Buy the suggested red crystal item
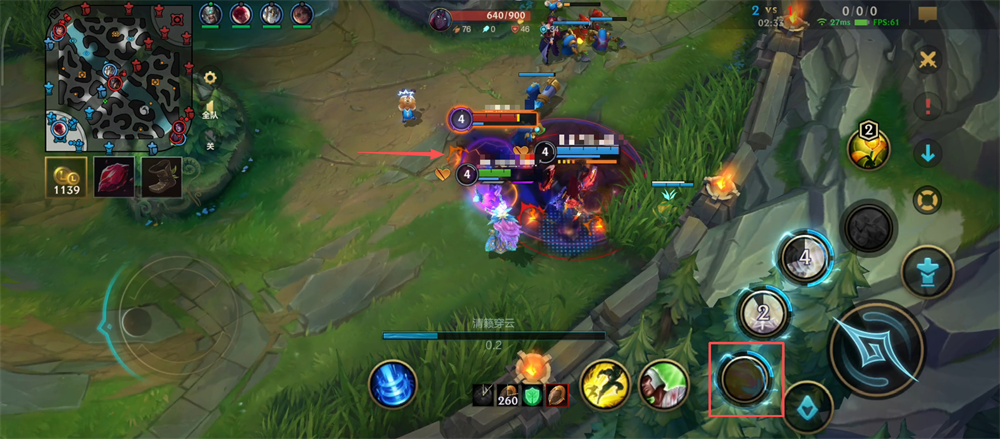The height and width of the screenshot is (439, 1000). pyautogui.click(x=112, y=177)
